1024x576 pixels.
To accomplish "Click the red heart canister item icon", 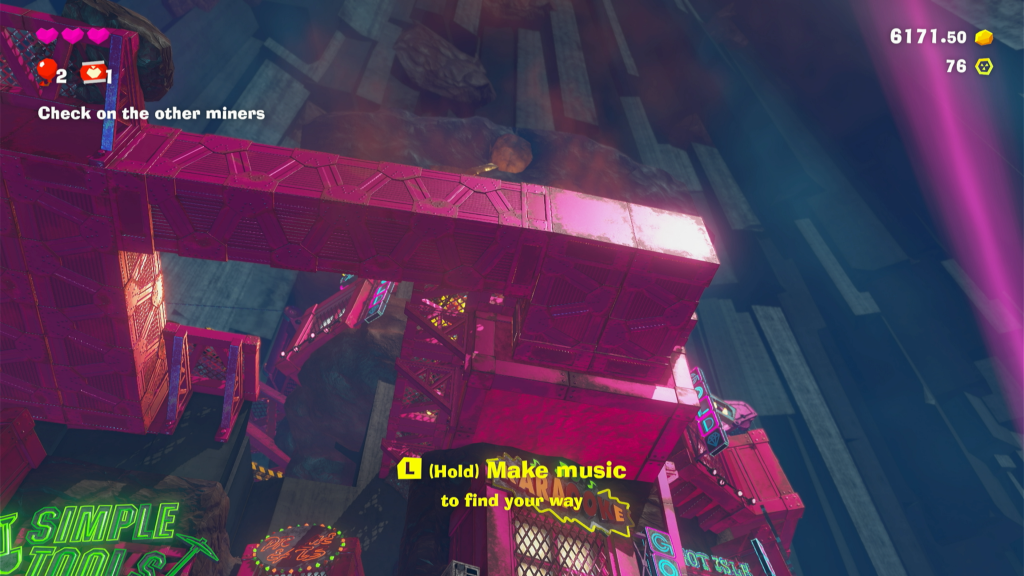I will pyautogui.click(x=93, y=73).
